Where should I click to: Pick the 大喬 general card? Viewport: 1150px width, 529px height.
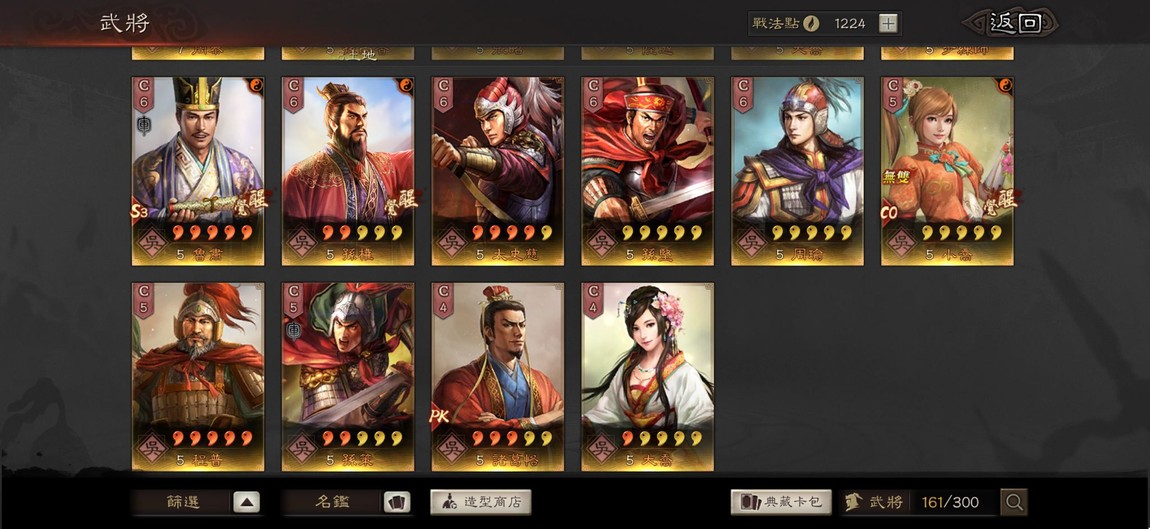point(648,375)
